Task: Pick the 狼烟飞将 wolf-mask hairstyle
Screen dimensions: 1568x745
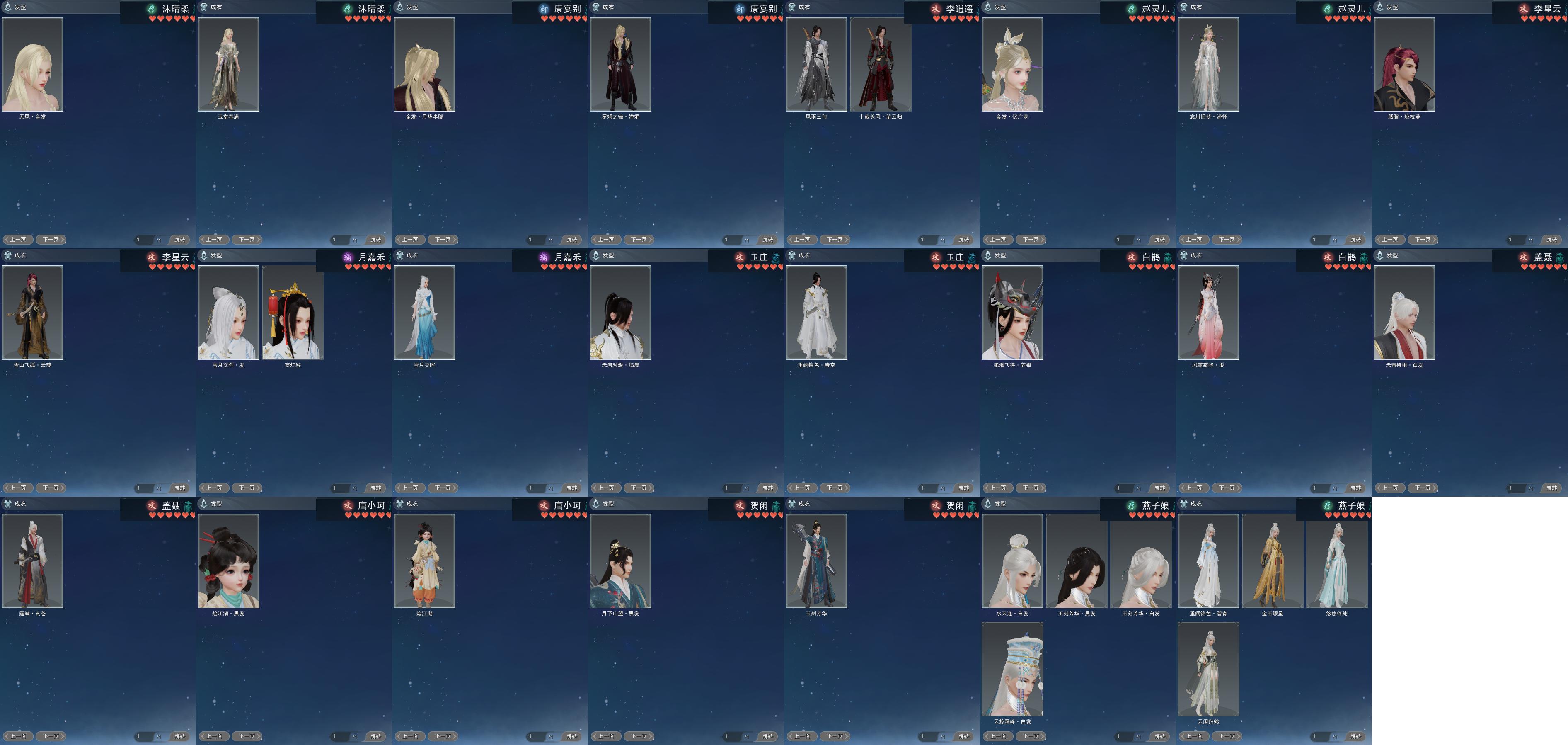Action: (x=1012, y=313)
